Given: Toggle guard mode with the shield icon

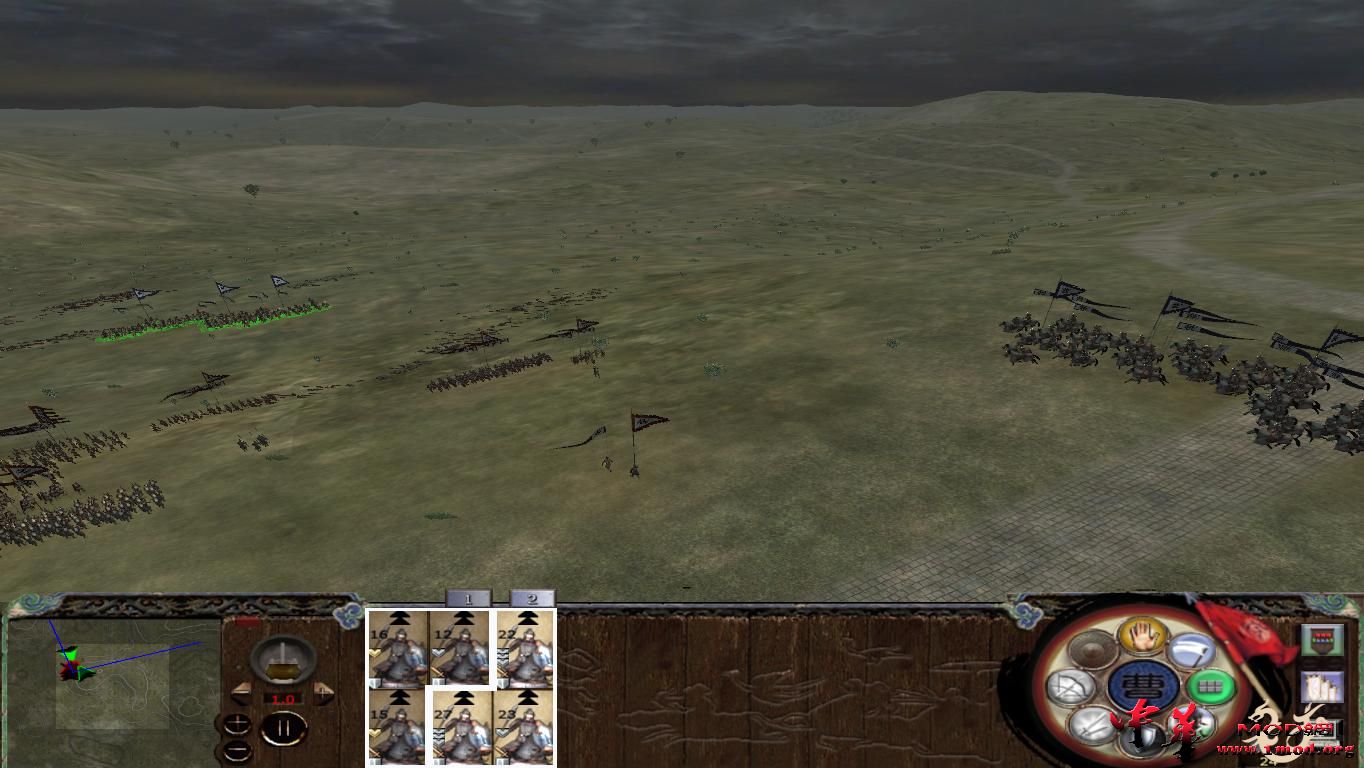Looking at the screenshot, I should [x=1141, y=737].
